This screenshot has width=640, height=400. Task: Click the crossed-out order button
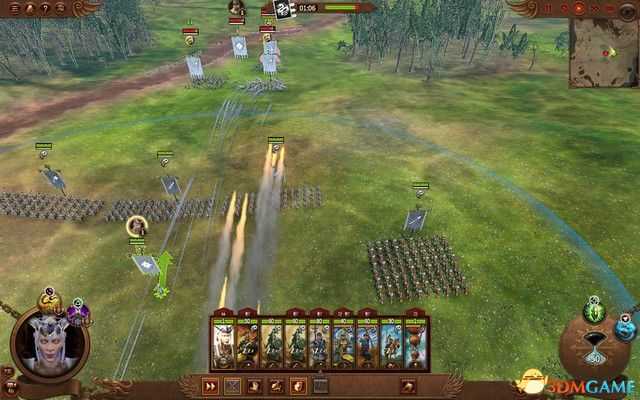click(233, 386)
